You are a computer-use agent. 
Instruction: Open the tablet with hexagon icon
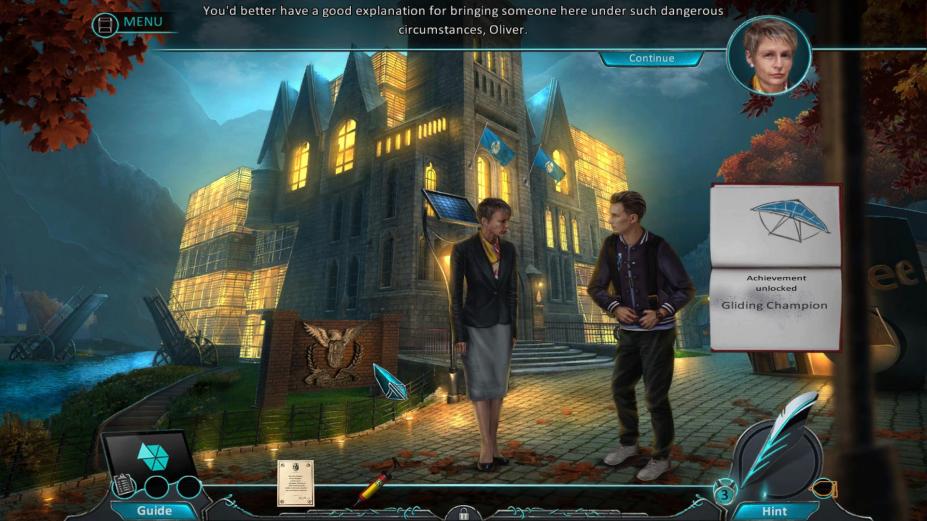click(x=152, y=455)
